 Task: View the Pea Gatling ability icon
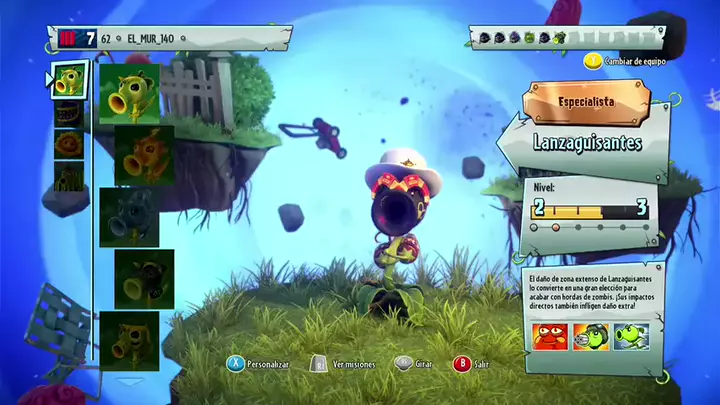point(588,337)
